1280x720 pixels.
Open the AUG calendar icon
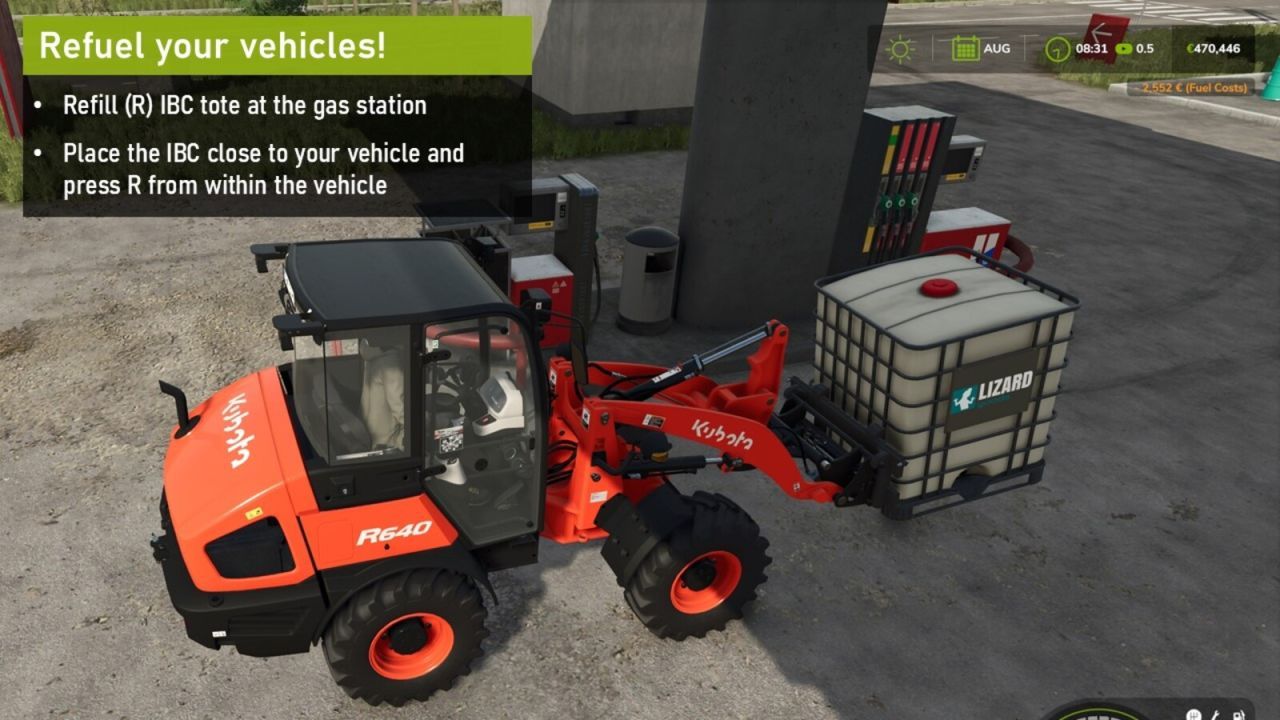(966, 47)
